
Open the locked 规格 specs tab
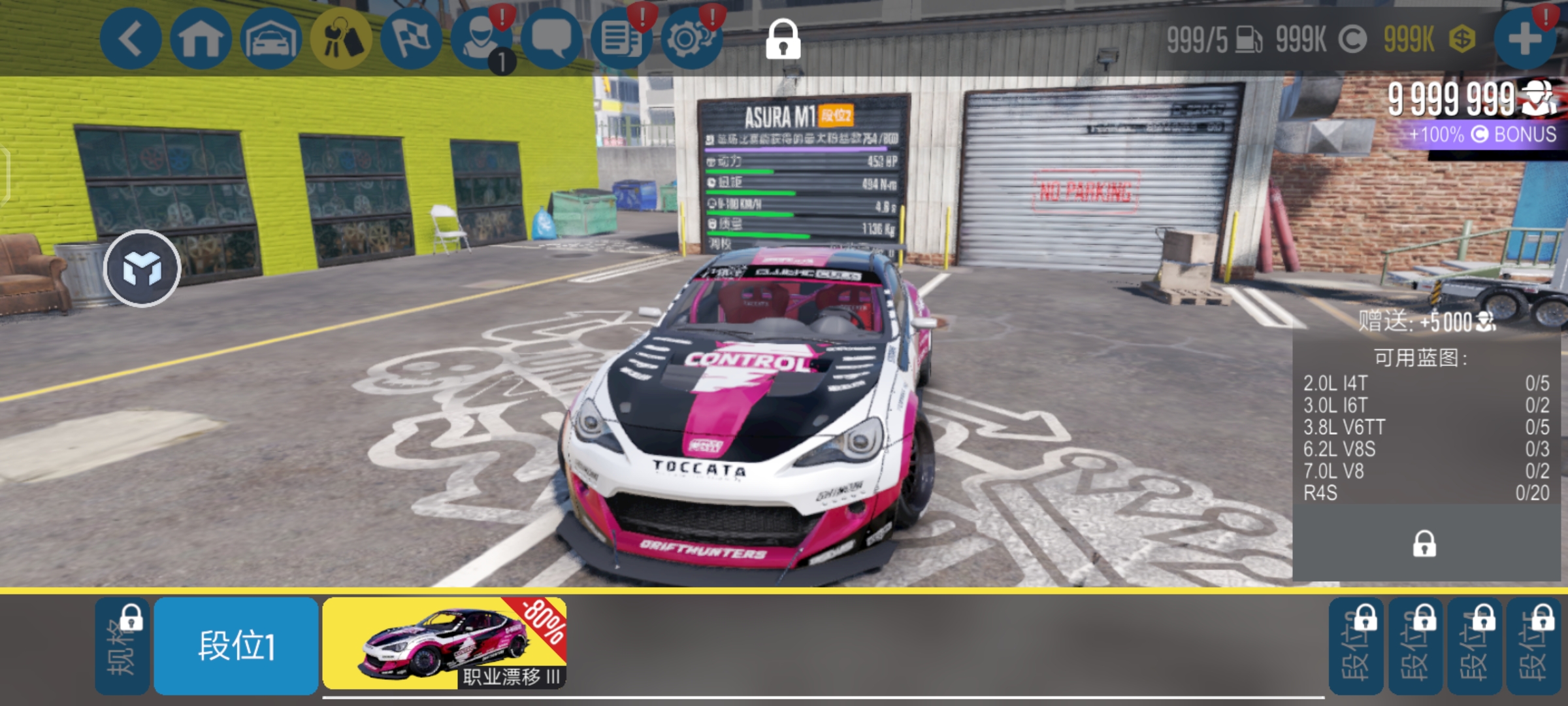(122, 646)
